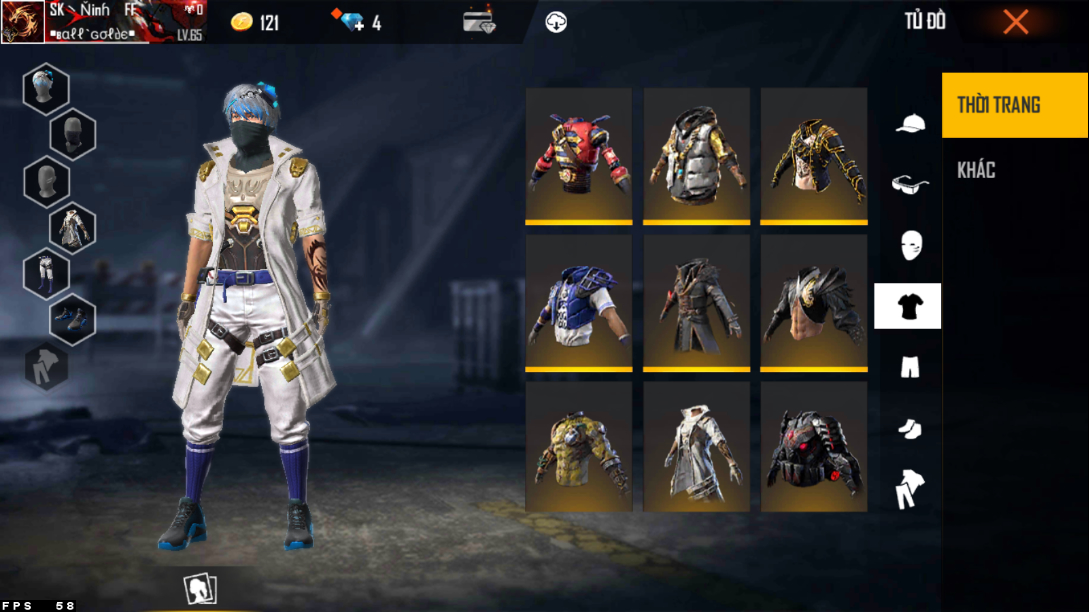Open the full outfit set category

(909, 490)
